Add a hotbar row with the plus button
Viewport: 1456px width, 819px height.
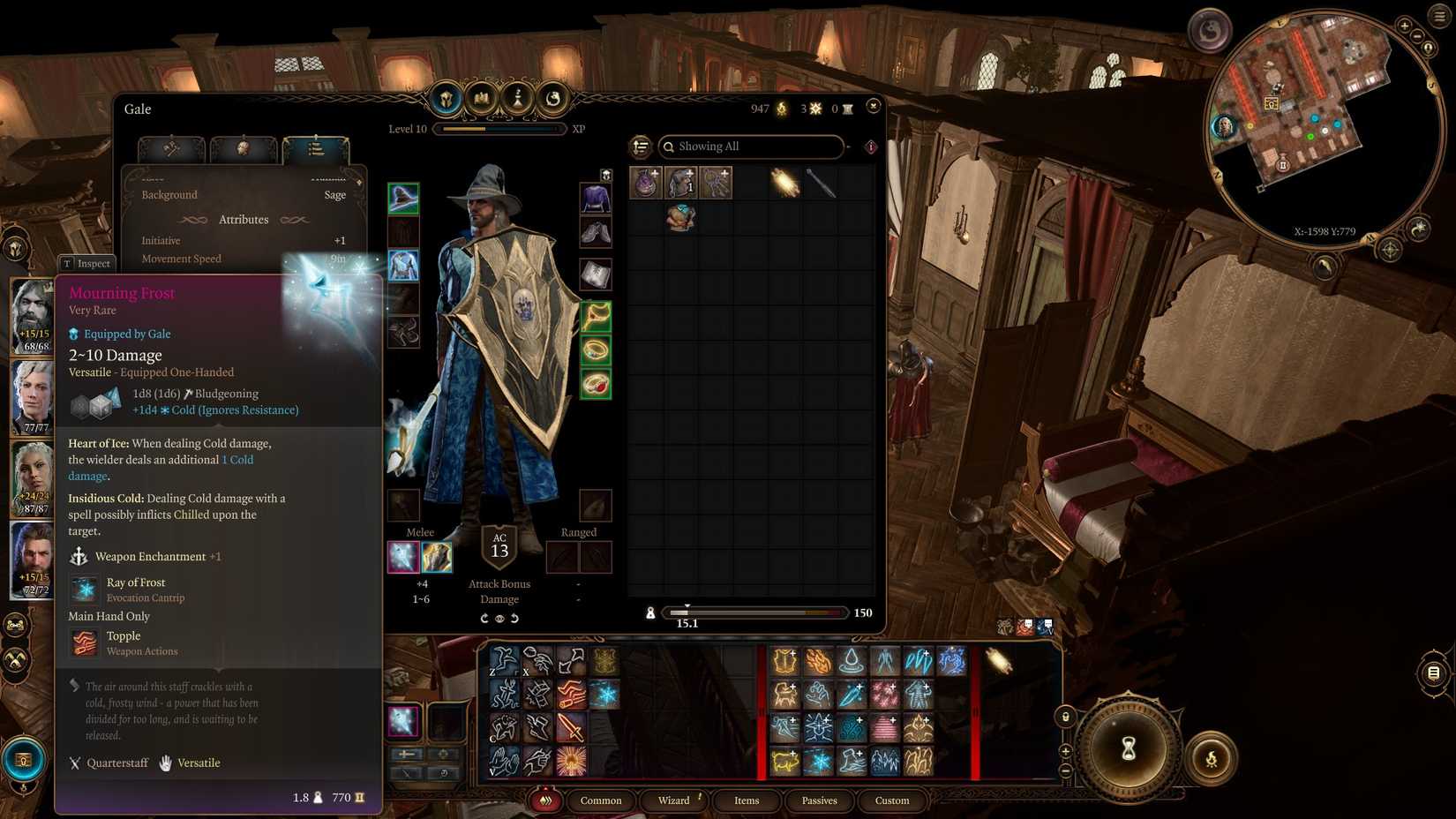coord(1067,752)
